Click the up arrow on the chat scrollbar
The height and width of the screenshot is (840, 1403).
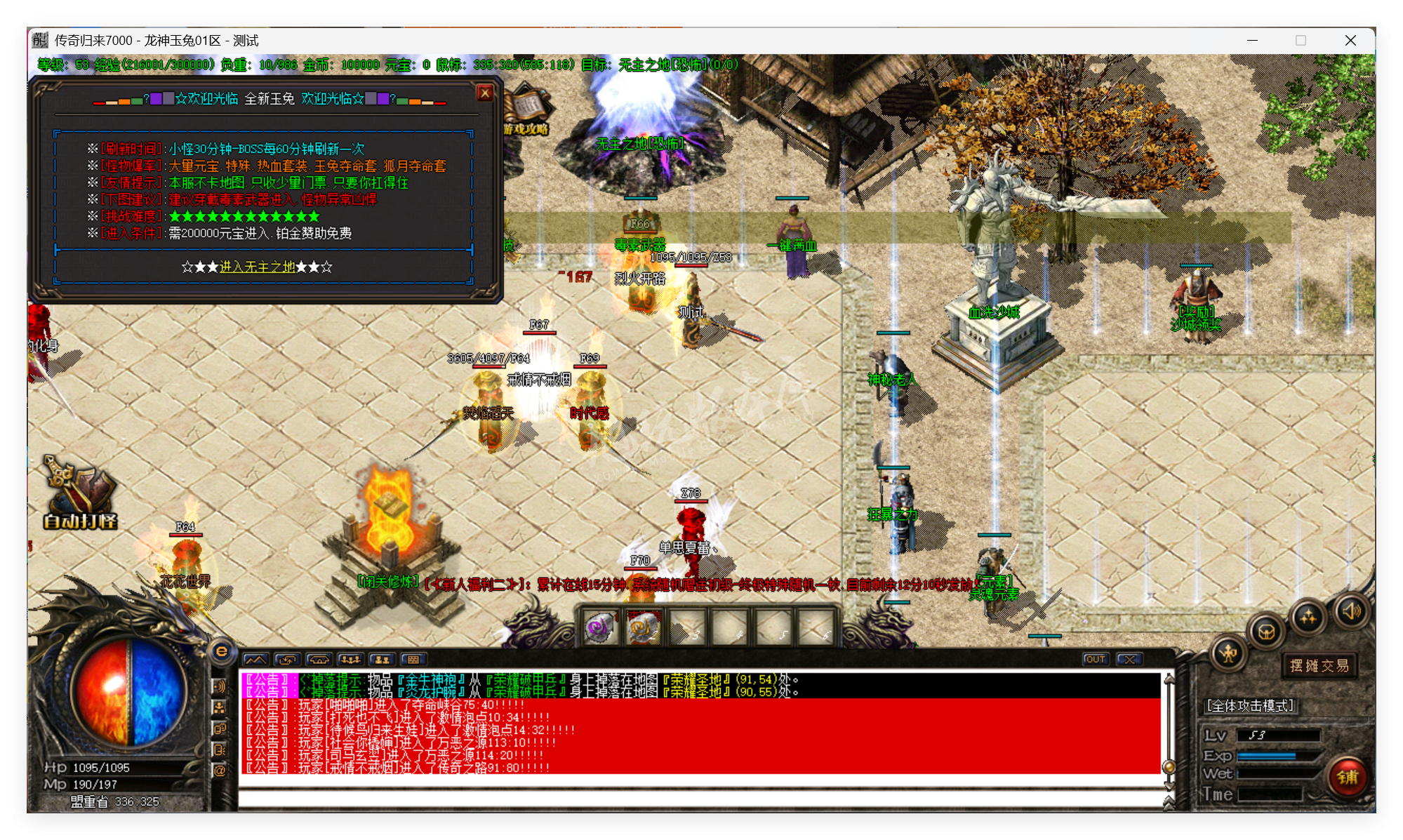[1169, 679]
